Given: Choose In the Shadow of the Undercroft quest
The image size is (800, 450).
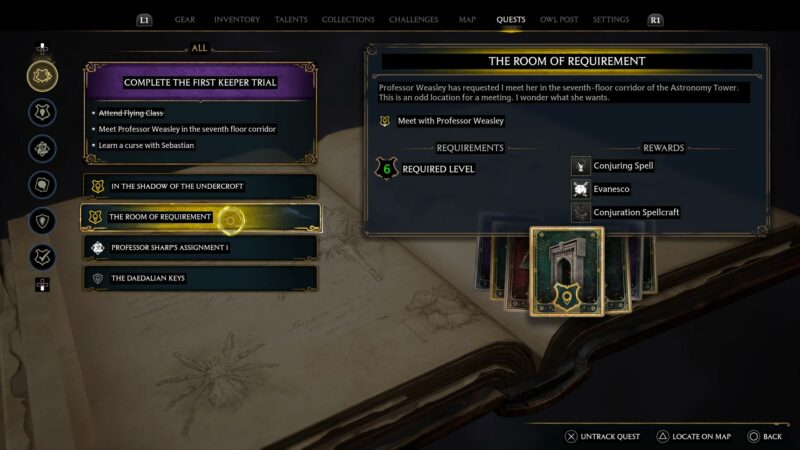Looking at the screenshot, I should 200,186.
